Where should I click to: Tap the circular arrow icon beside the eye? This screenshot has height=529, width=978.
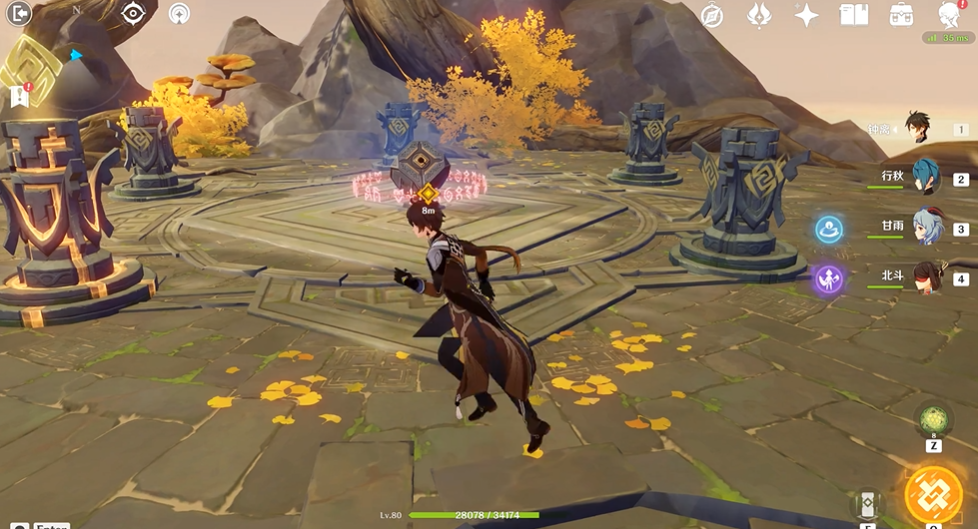click(180, 14)
